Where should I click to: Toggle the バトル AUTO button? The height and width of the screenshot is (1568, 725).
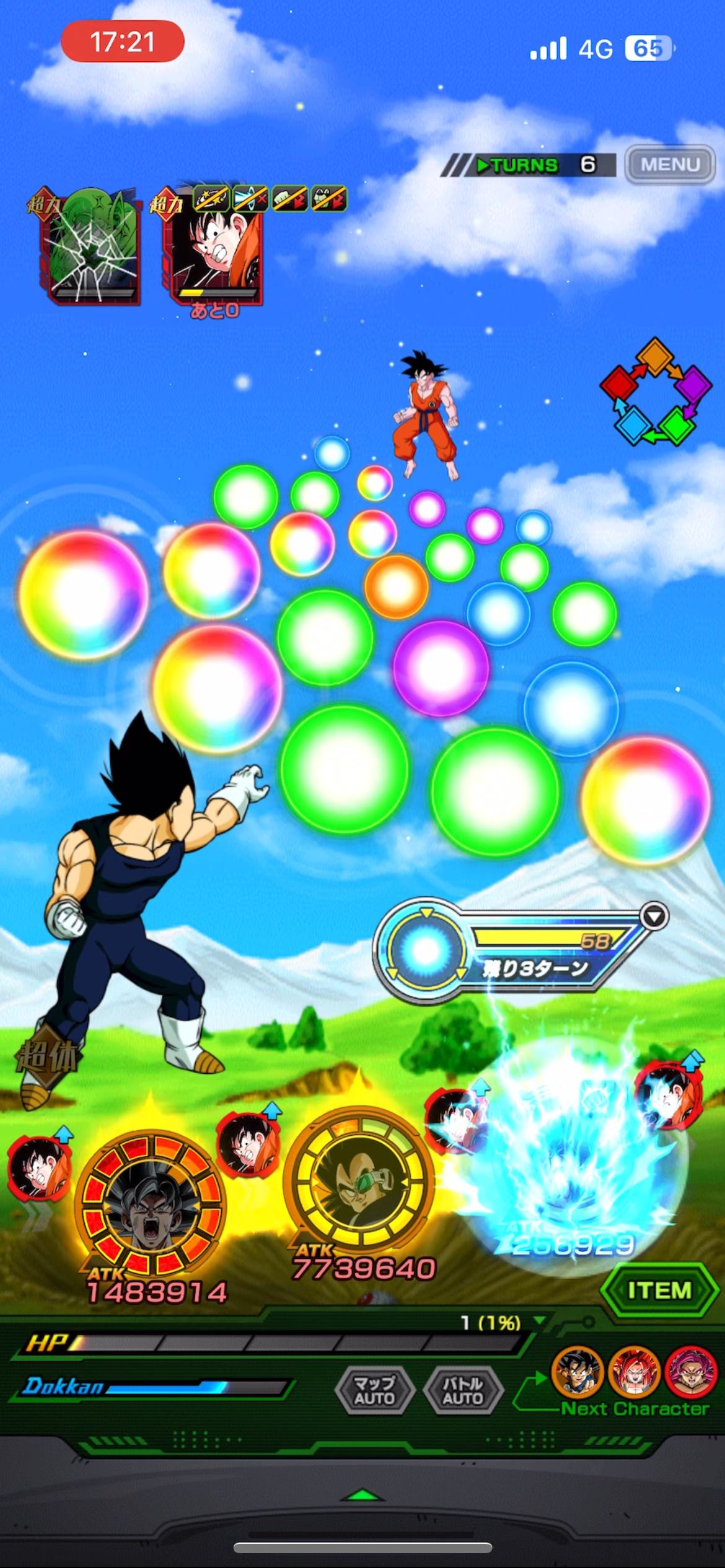pos(462,1390)
